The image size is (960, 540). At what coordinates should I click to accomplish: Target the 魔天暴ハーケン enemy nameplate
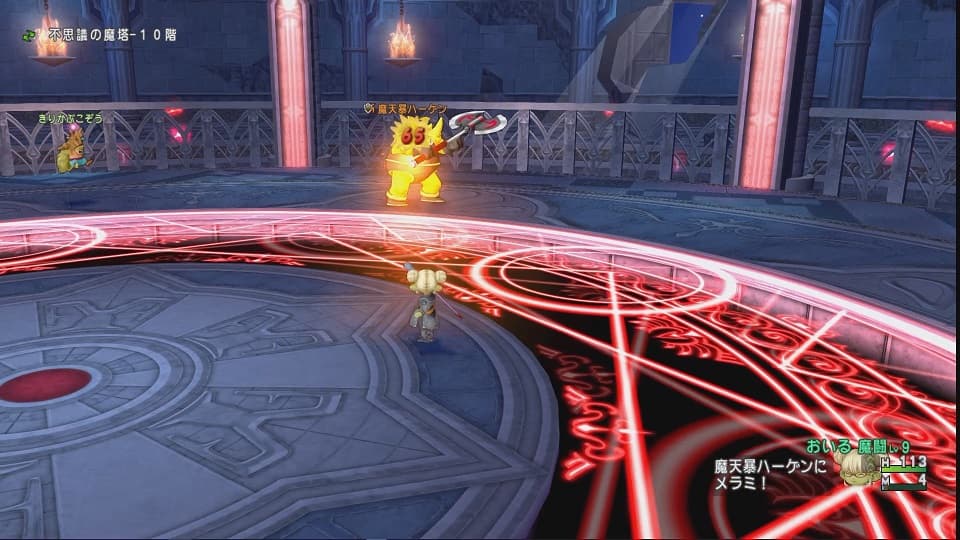[x=411, y=107]
